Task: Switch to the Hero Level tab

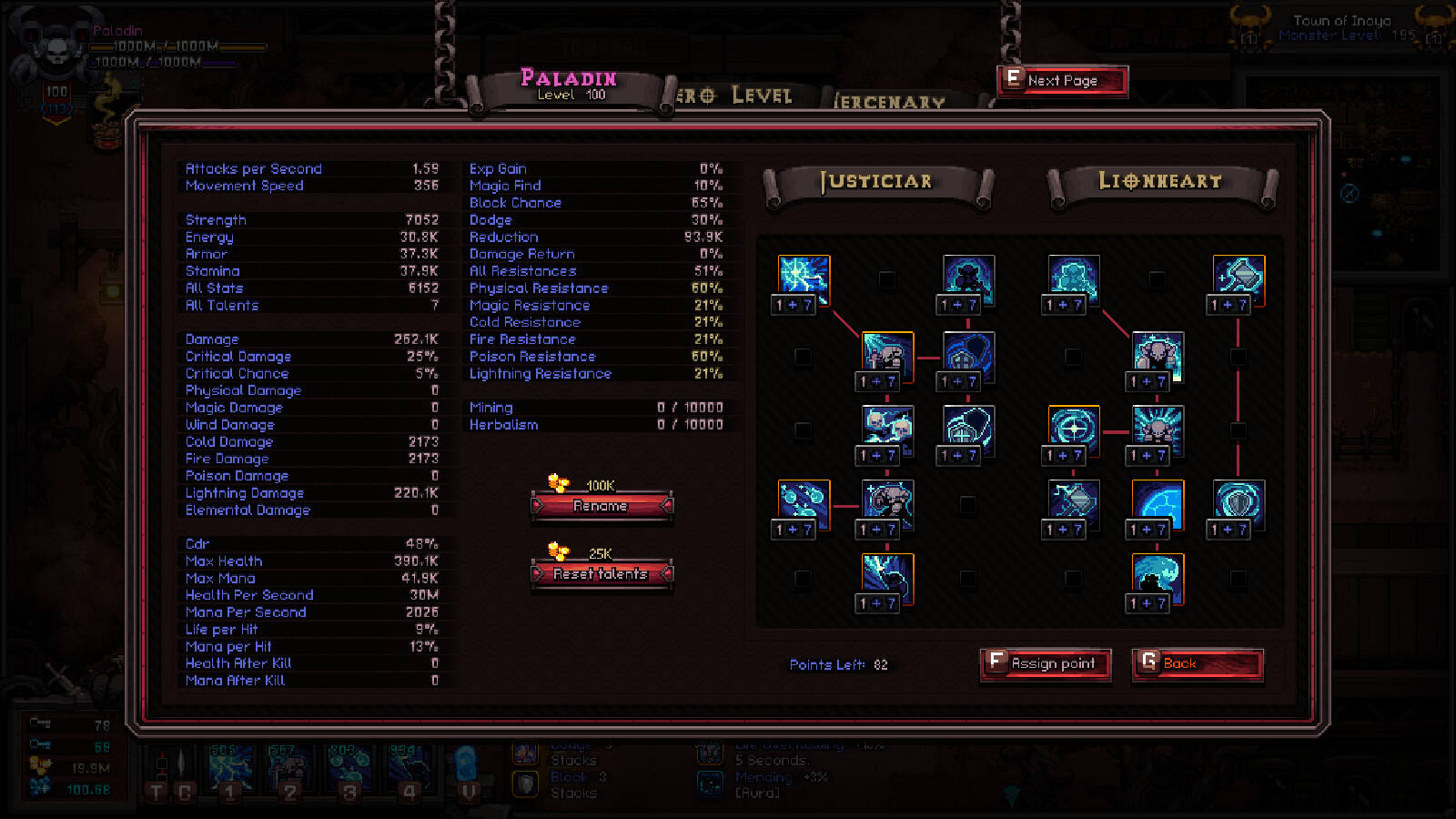Action: click(x=735, y=96)
